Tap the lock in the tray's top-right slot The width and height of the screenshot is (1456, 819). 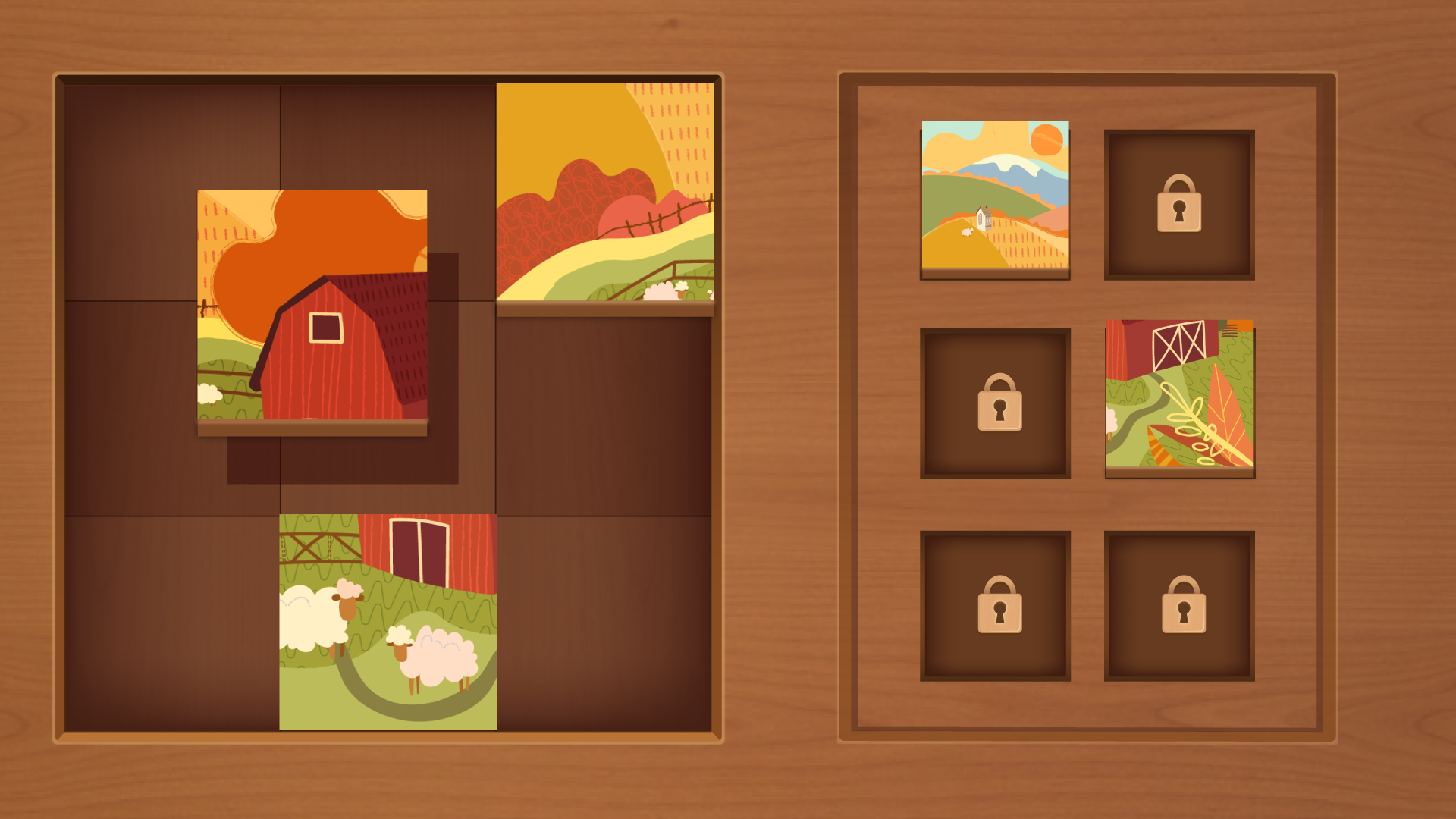pos(1181,203)
